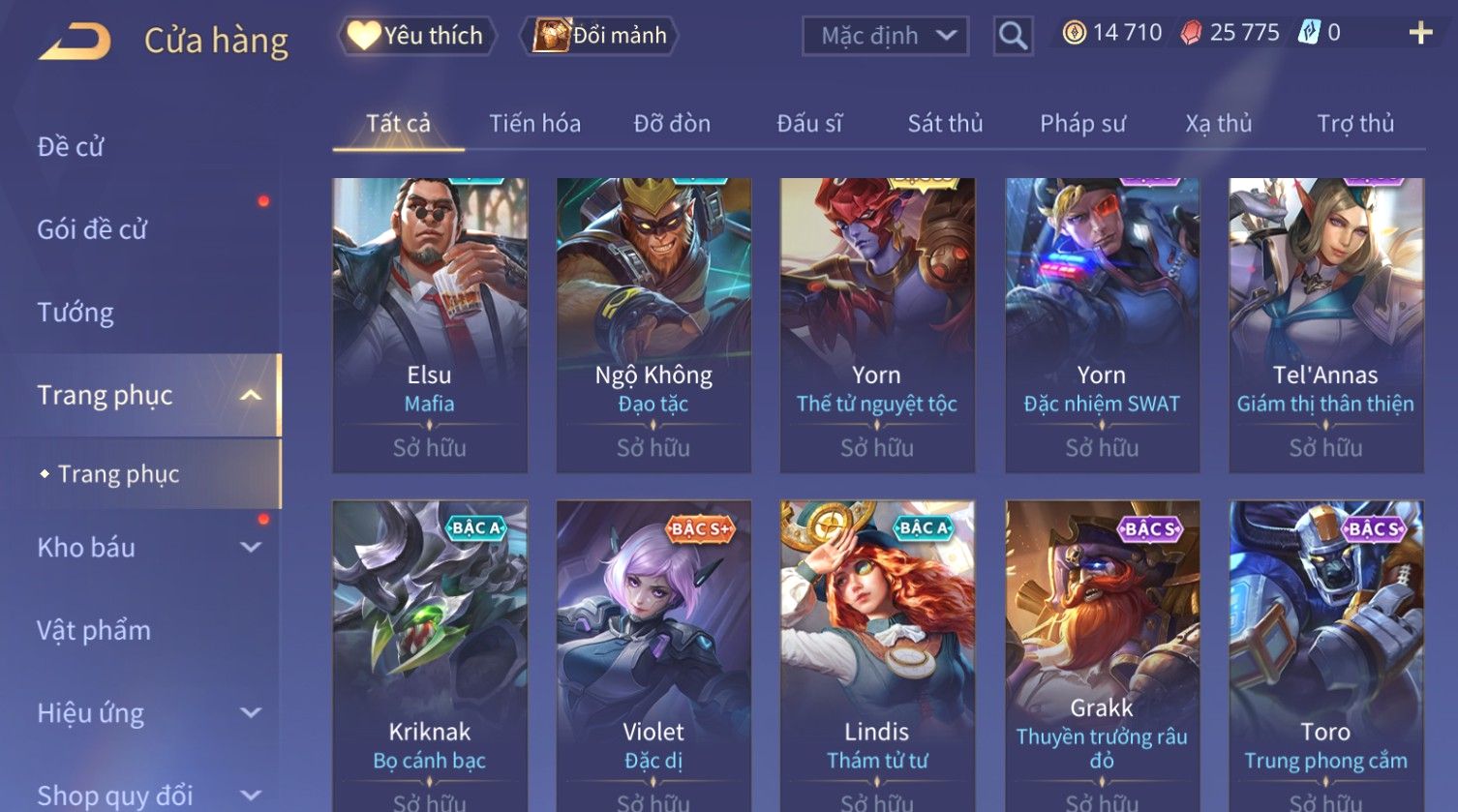The width and height of the screenshot is (1458, 812).
Task: Select the Elsu Mafia skin card
Action: 430,324
